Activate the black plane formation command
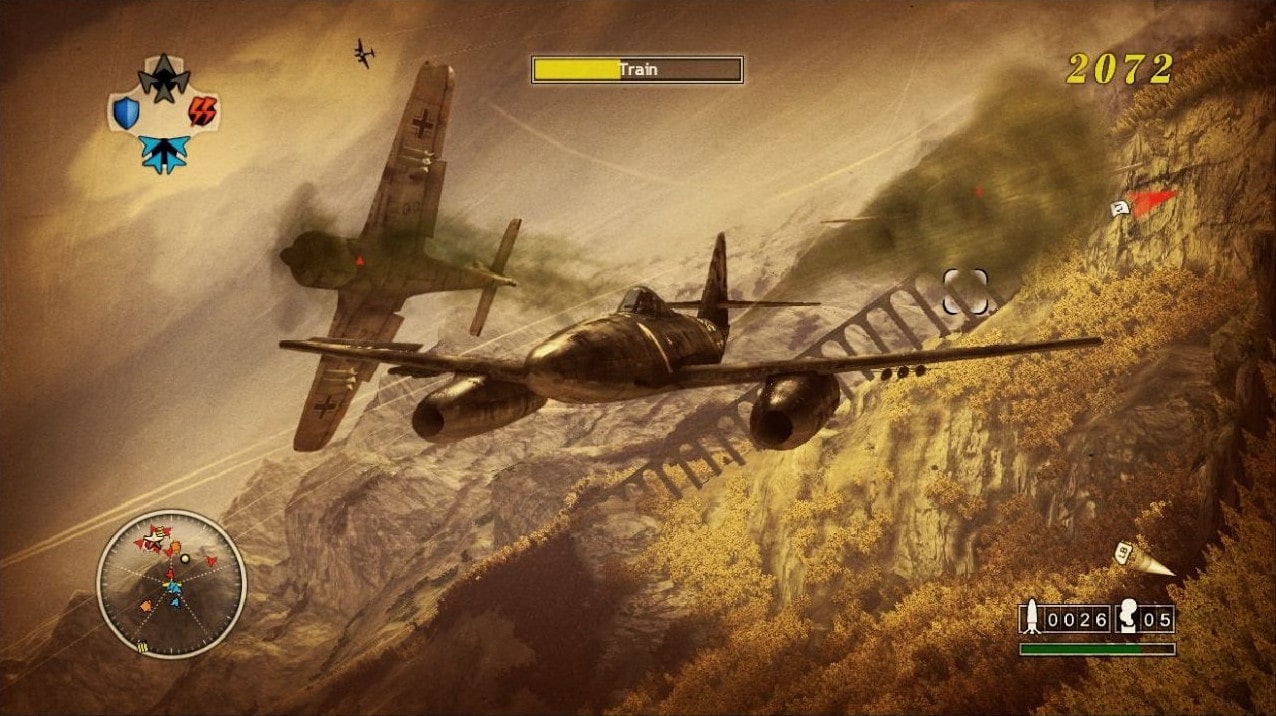1276x716 pixels. (163, 78)
